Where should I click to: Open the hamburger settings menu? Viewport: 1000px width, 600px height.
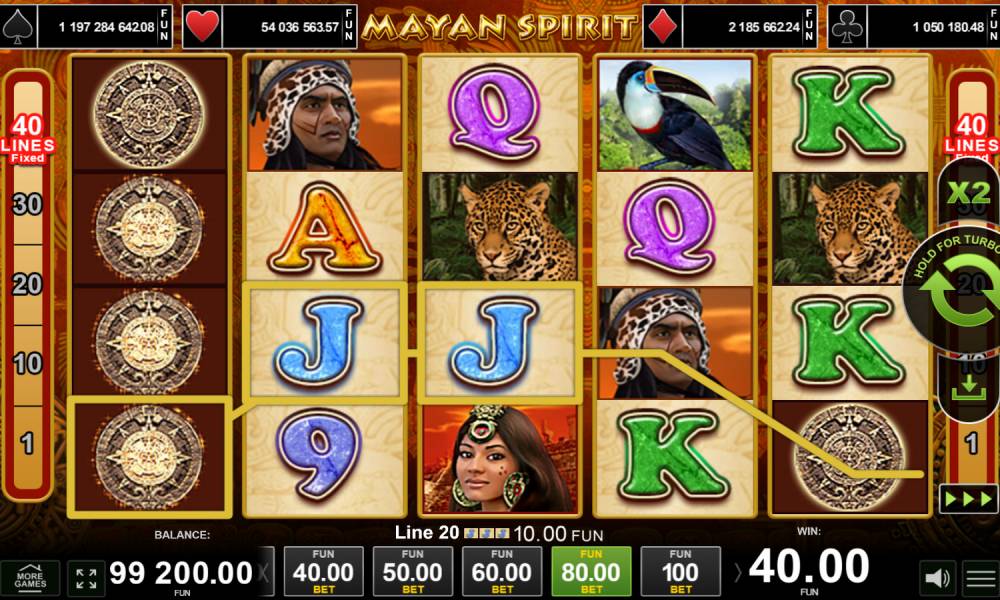(x=980, y=578)
